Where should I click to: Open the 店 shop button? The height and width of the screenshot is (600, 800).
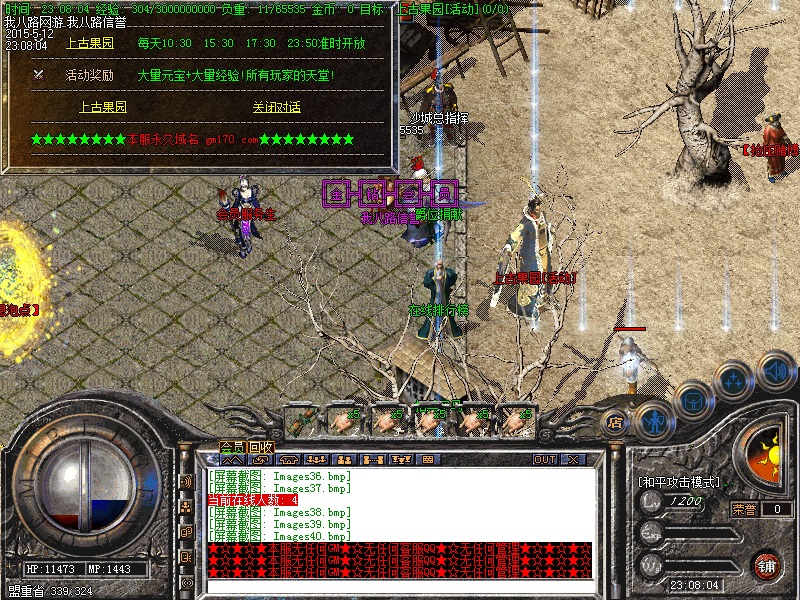point(616,422)
